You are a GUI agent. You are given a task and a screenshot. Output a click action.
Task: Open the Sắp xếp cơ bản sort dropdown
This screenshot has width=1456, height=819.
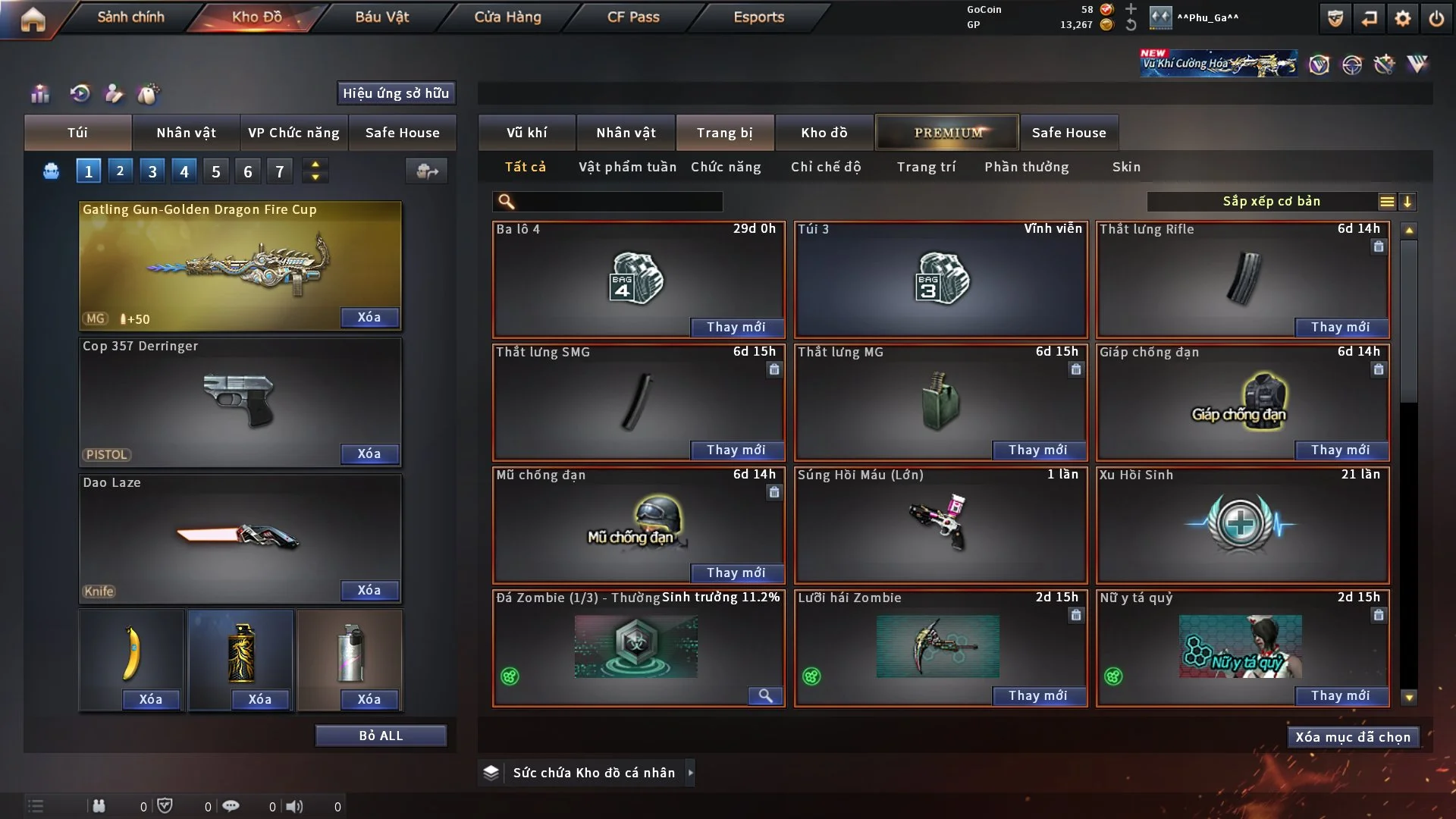tap(1272, 201)
